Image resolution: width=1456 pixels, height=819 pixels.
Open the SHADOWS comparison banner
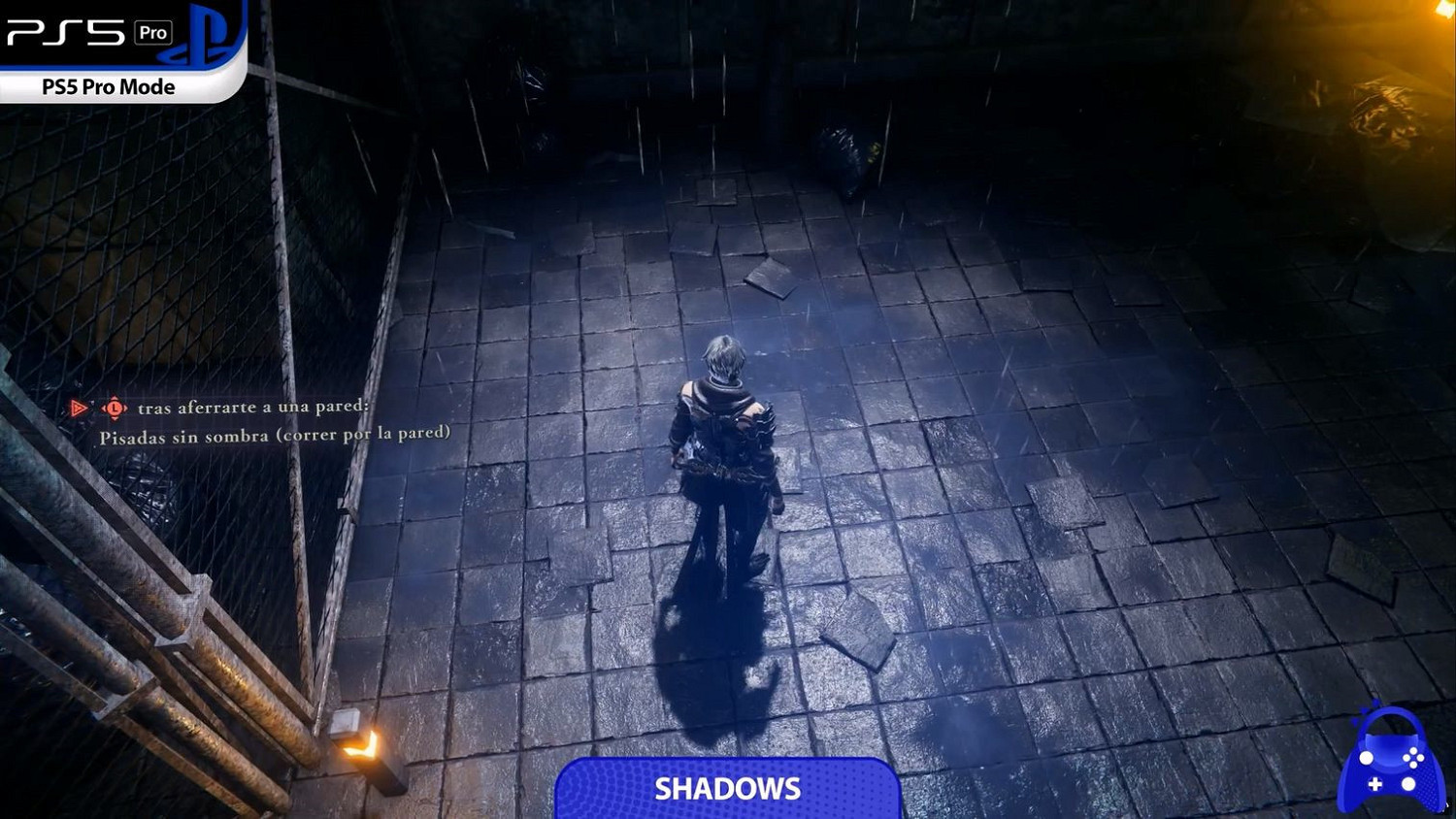pos(728,788)
